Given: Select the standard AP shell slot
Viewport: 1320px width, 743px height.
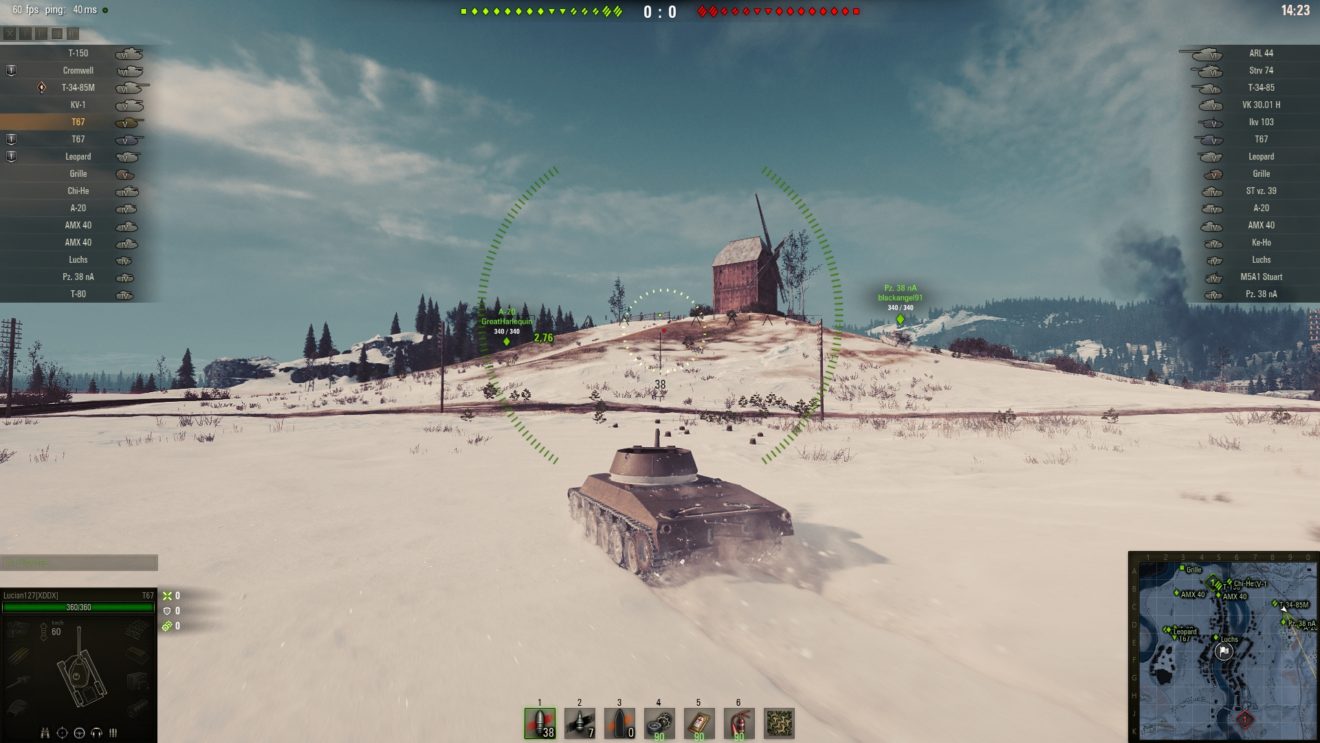Looking at the screenshot, I should point(540,722).
